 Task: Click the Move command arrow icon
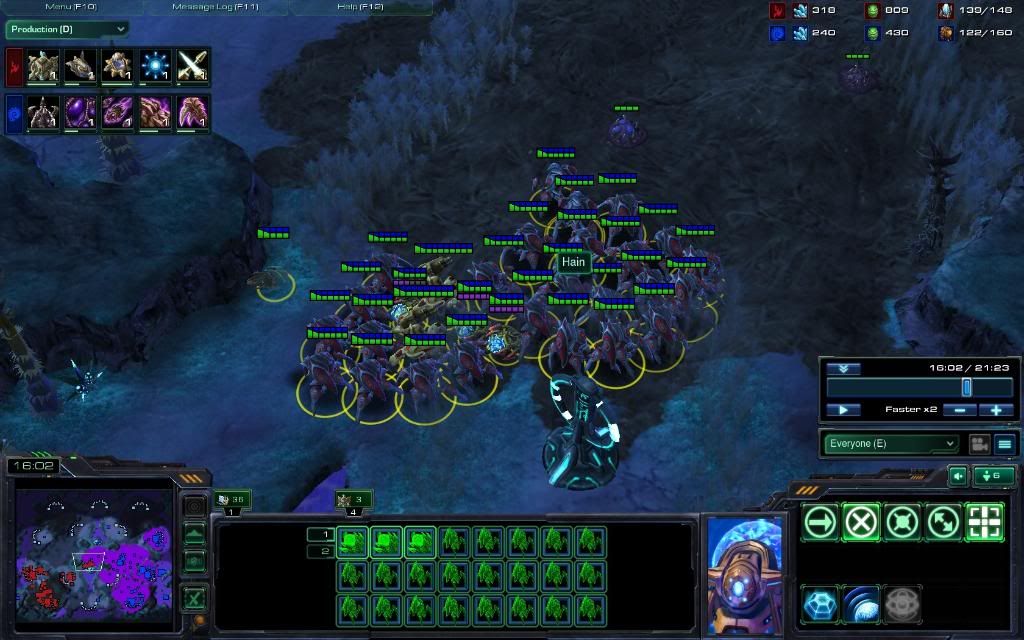pyautogui.click(x=820, y=522)
